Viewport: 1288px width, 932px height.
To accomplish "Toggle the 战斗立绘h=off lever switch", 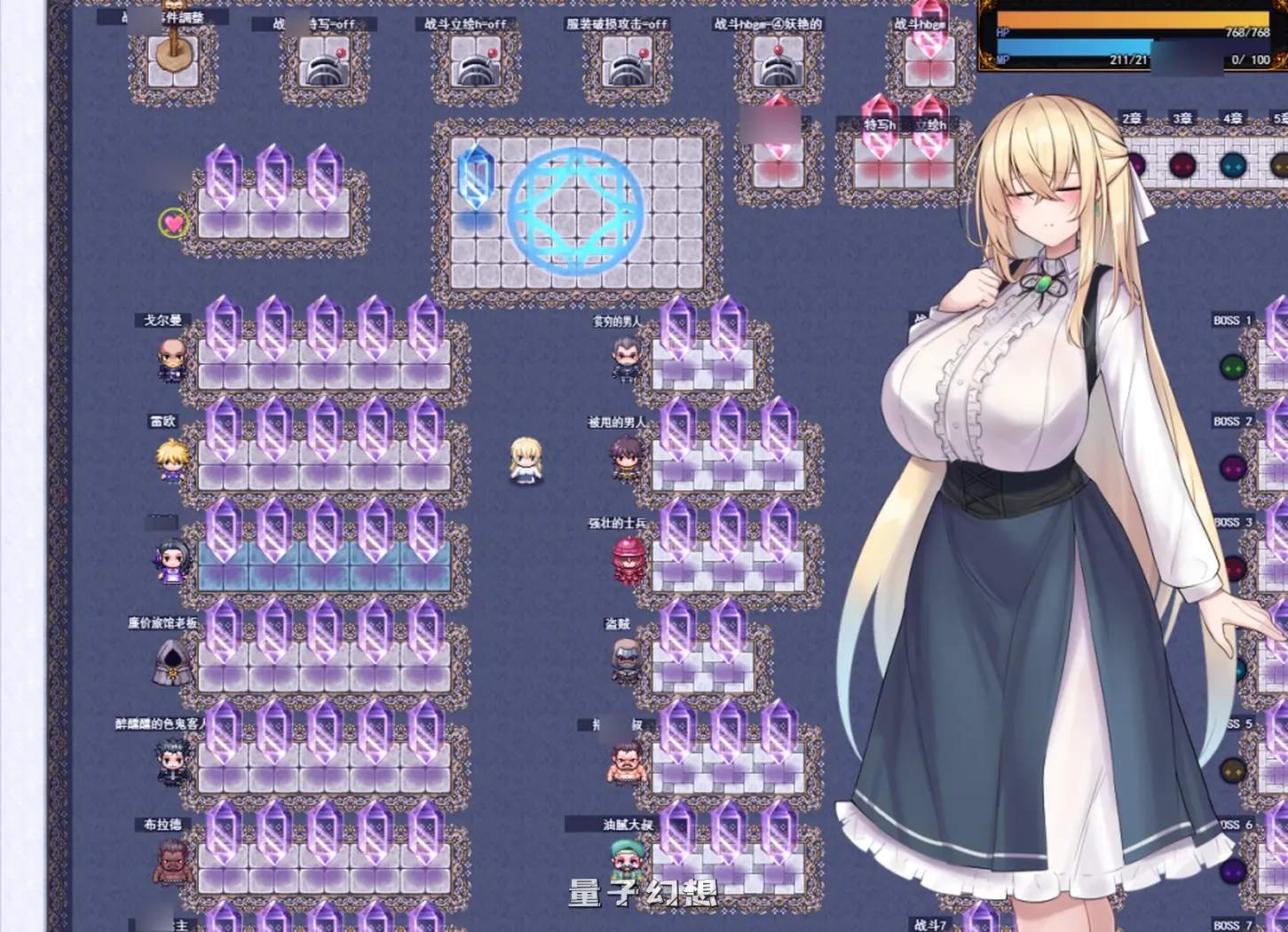I will (477, 62).
